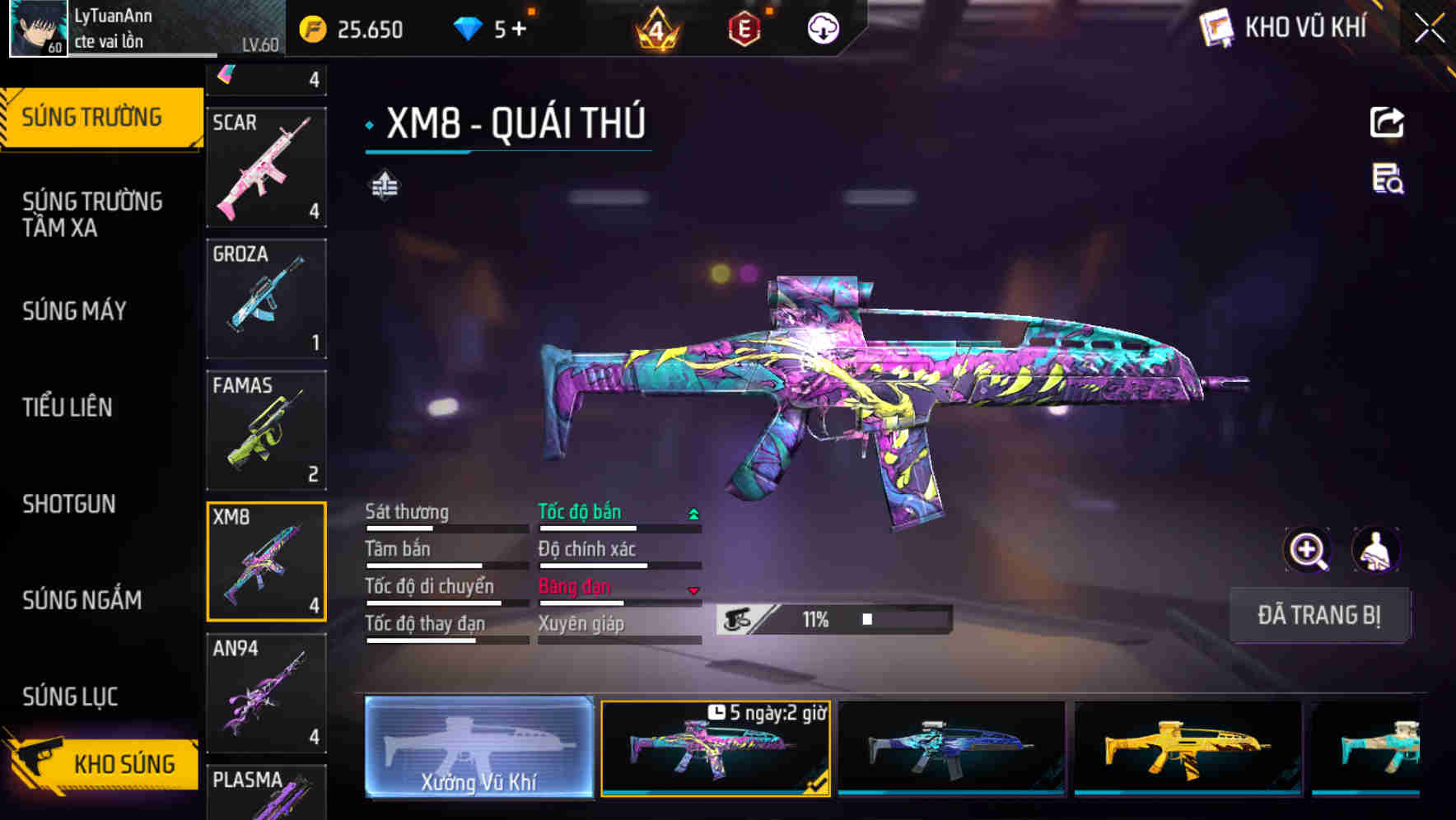The image size is (1456, 820).
Task: Select the SCAR weapon slot
Action: coord(266,167)
